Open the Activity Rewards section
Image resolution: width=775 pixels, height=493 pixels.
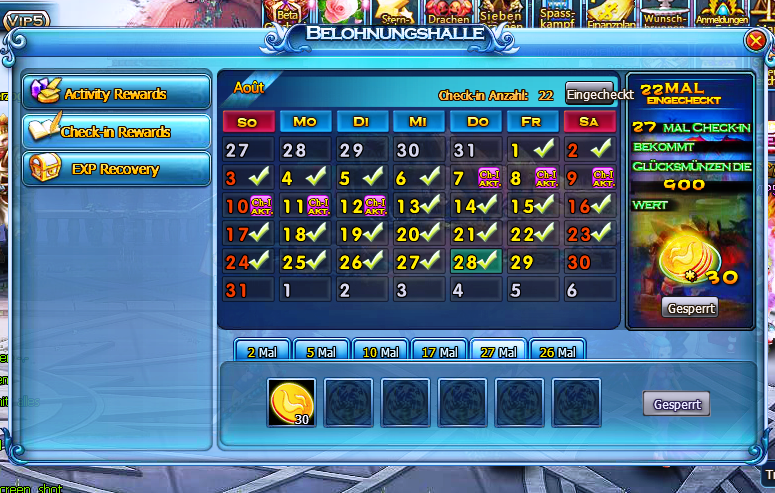(x=115, y=94)
